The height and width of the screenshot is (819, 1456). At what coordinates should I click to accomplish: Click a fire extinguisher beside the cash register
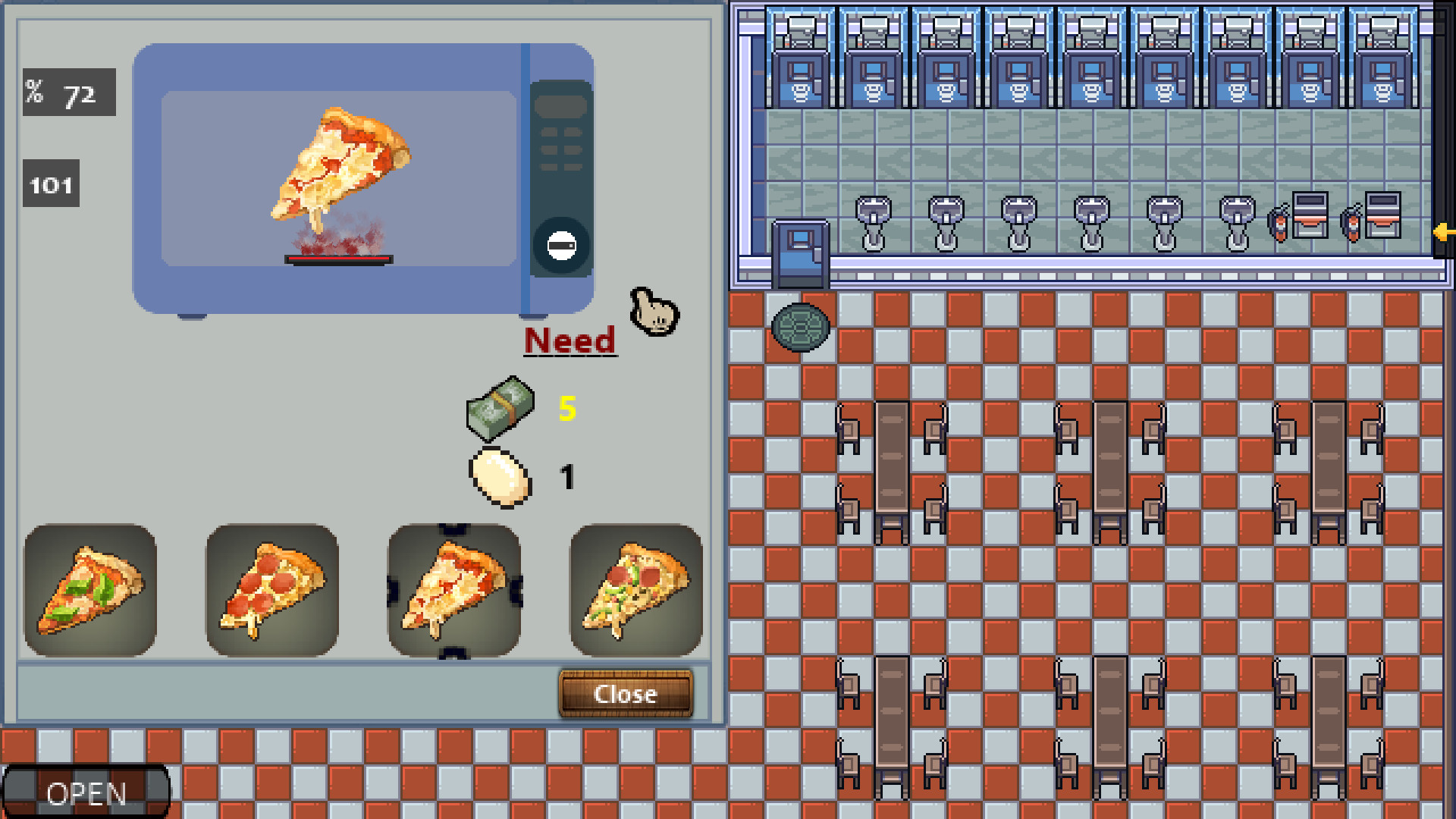click(x=1280, y=224)
